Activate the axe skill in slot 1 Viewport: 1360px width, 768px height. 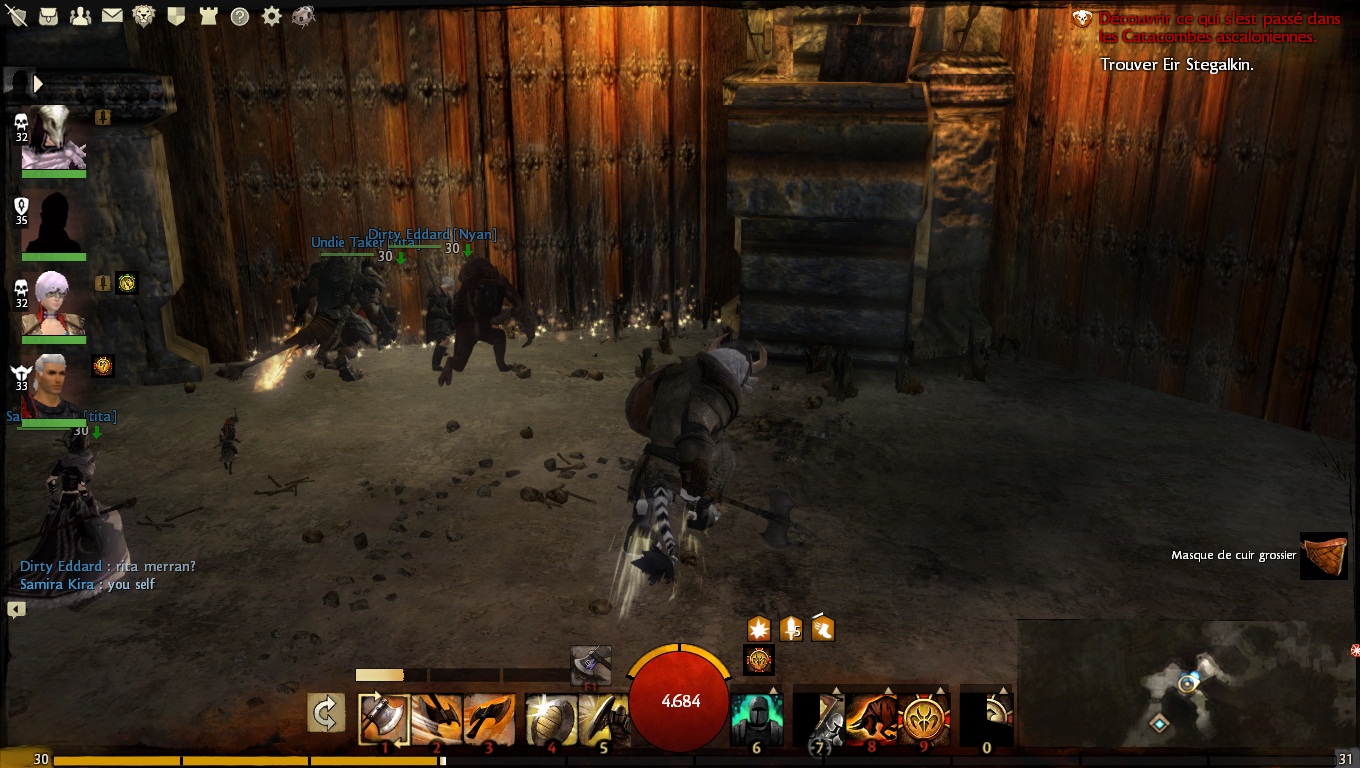point(384,719)
